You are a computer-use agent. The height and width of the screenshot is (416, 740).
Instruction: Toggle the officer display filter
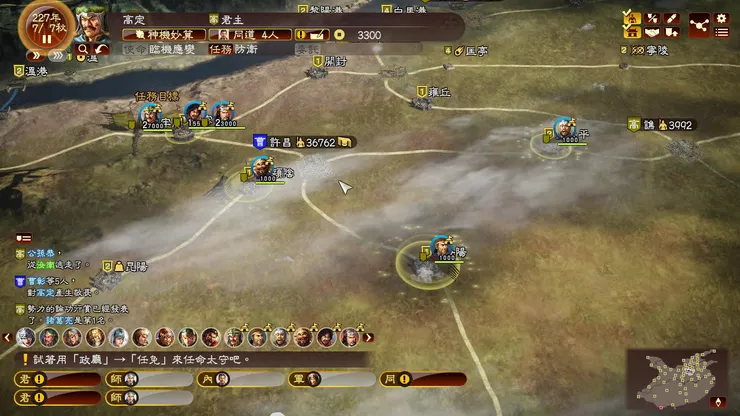632,17
